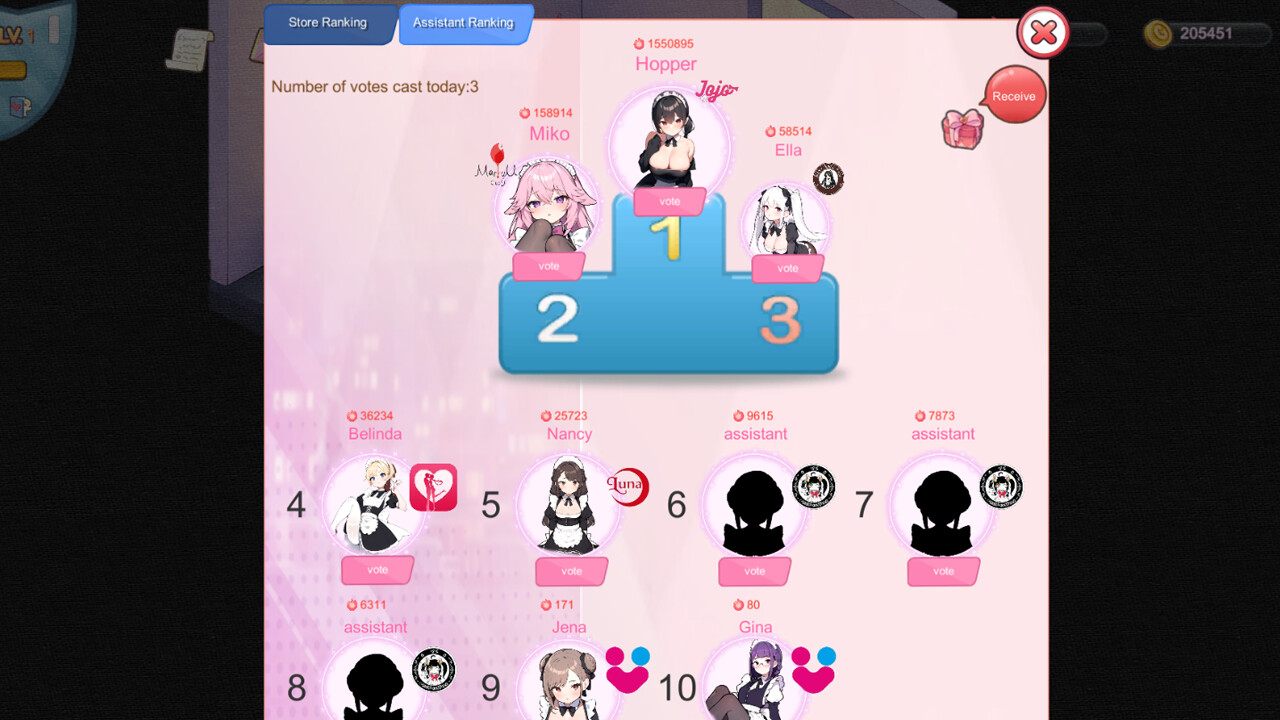
Task: Select the Luna badge on Nancy's portrait
Action: [629, 487]
